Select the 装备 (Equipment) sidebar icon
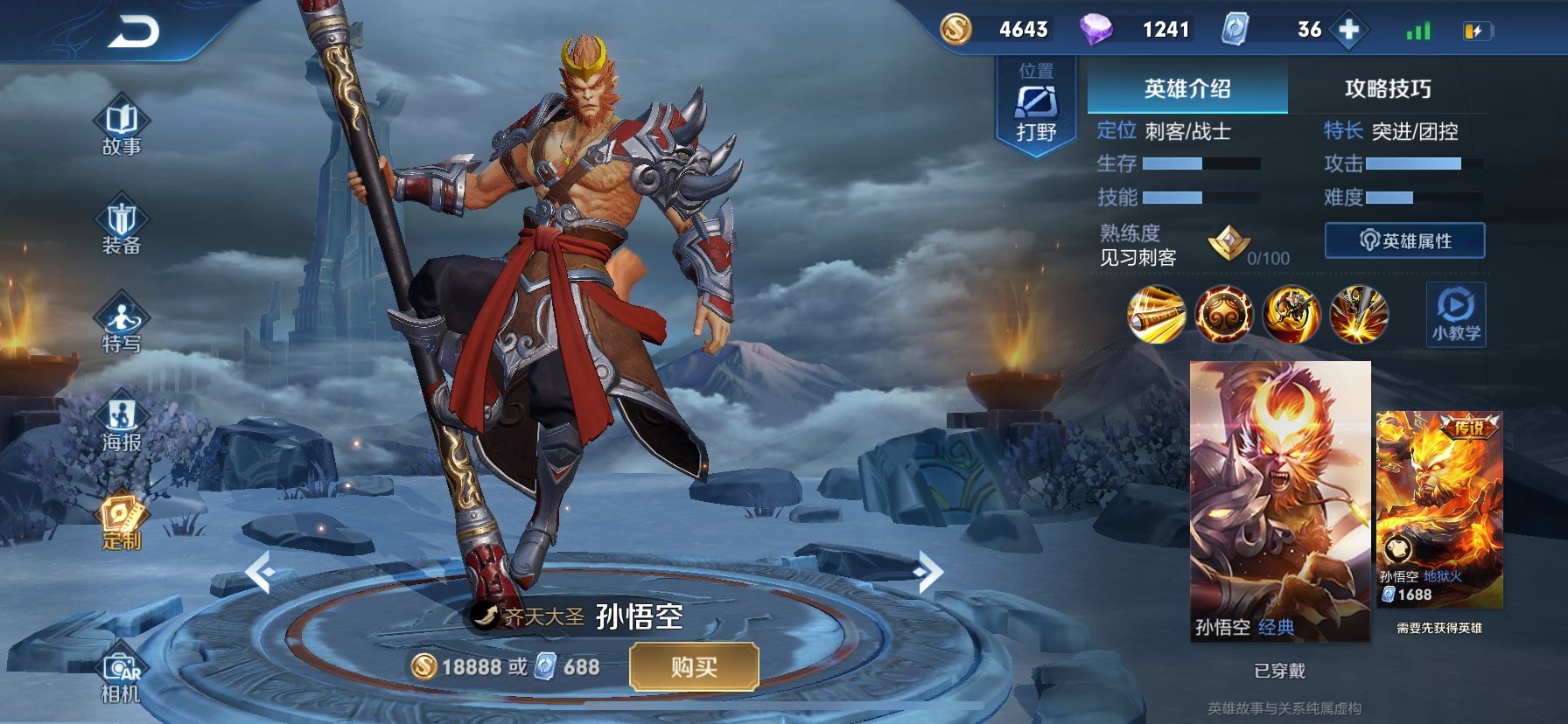The height and width of the screenshot is (724, 1568). (122, 223)
